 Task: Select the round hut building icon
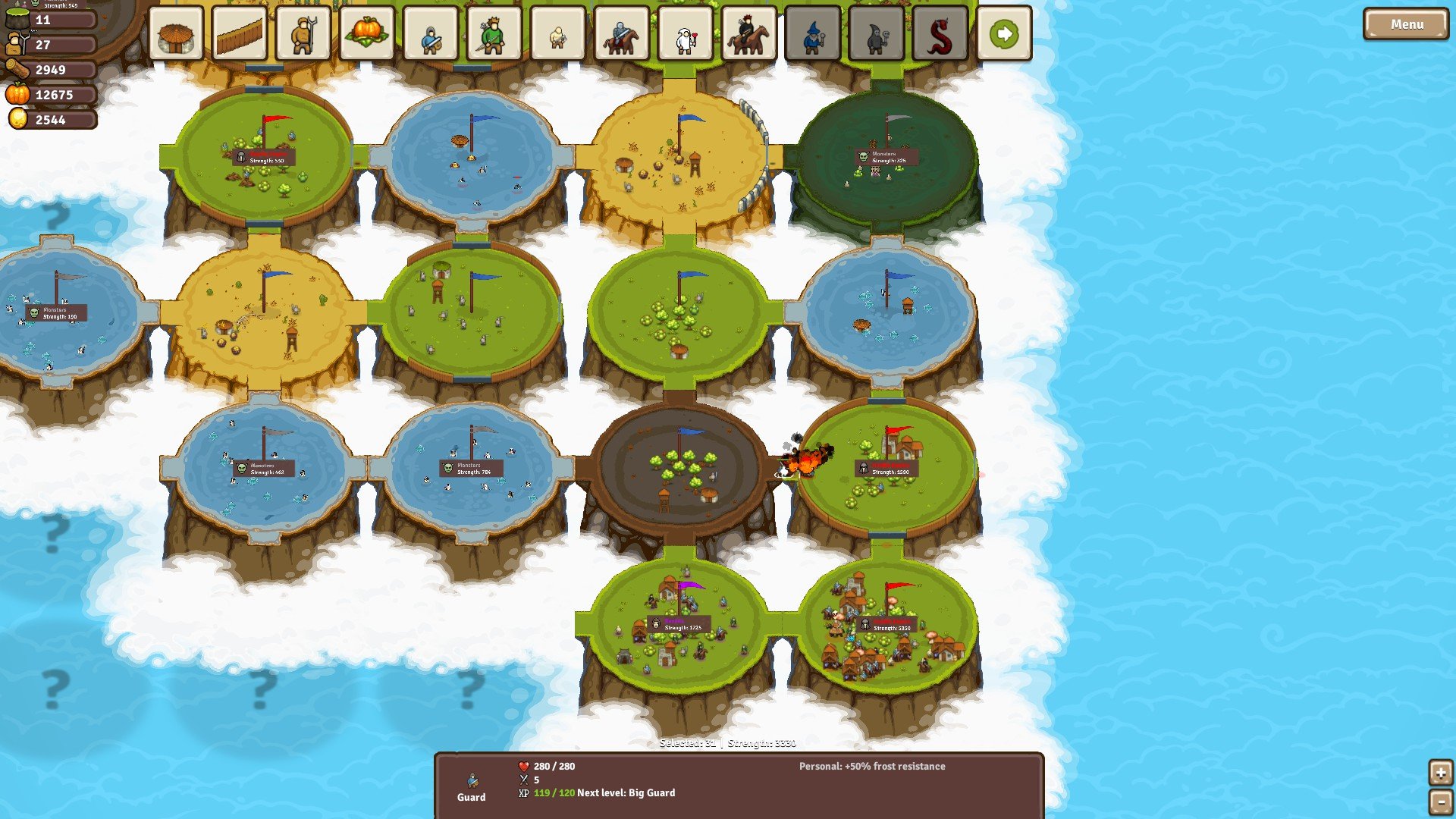coord(176,34)
